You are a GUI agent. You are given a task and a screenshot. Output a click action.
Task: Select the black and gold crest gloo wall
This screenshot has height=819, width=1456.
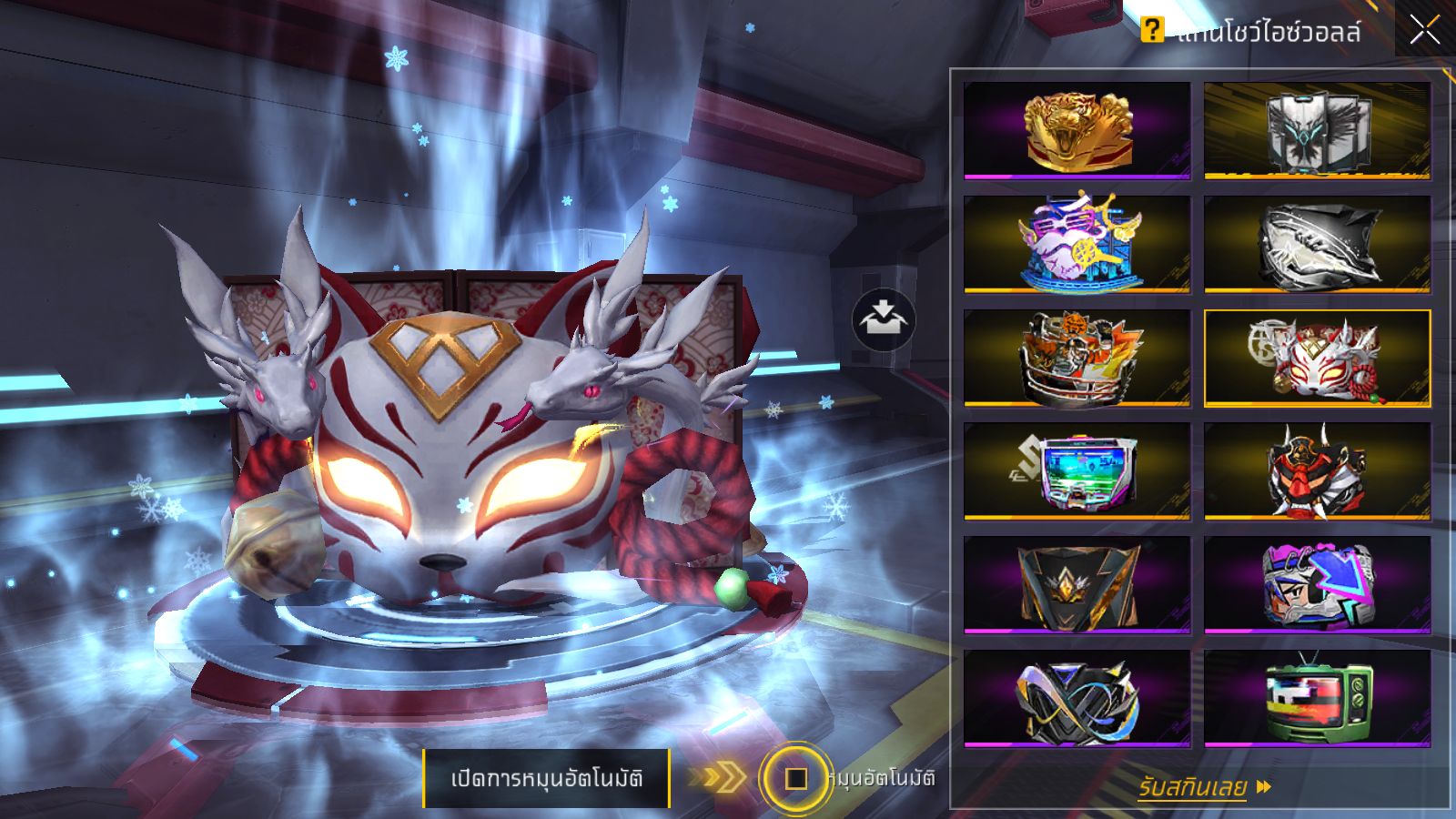[x=1077, y=585]
